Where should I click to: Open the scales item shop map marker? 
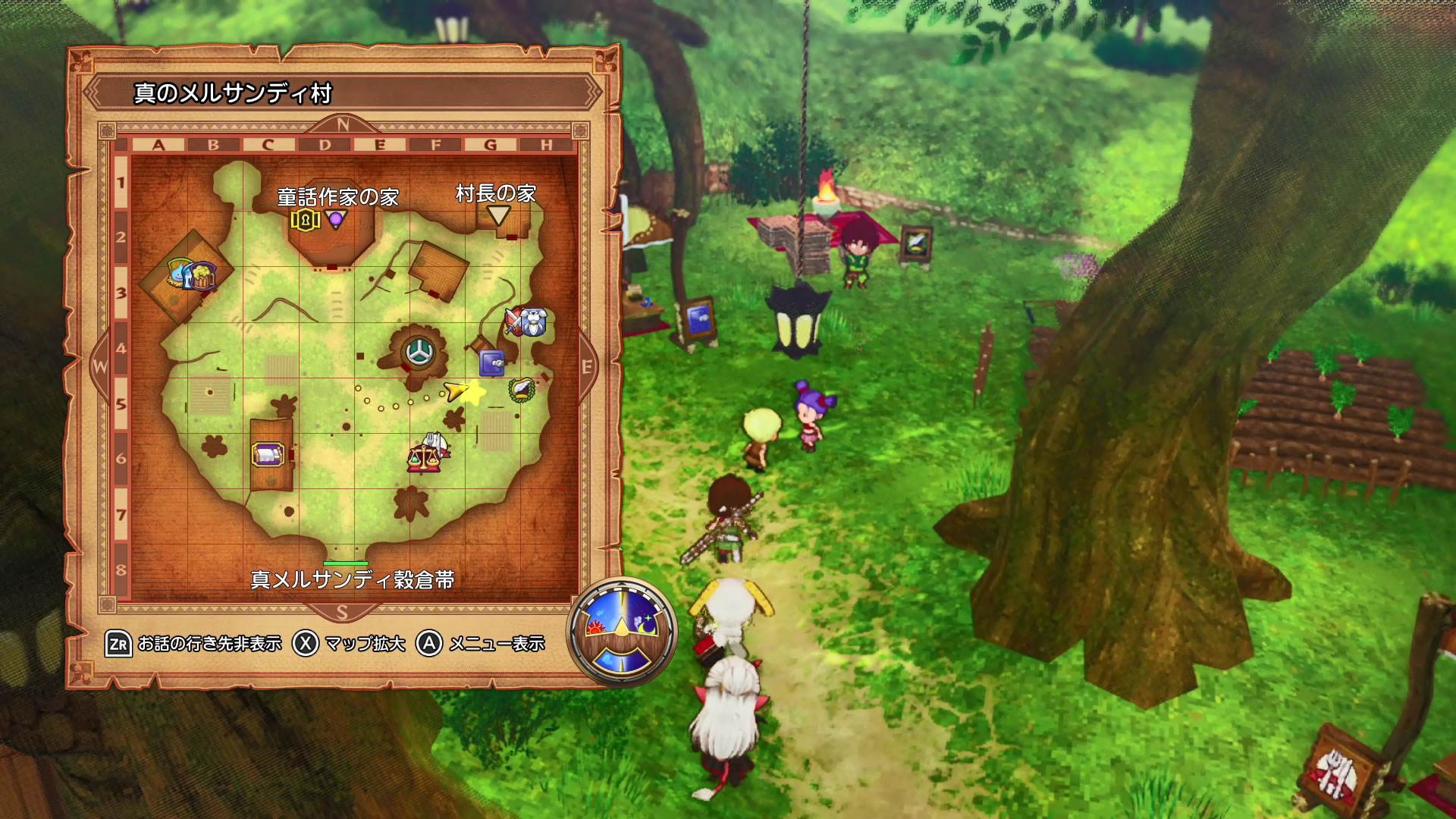pos(425,457)
